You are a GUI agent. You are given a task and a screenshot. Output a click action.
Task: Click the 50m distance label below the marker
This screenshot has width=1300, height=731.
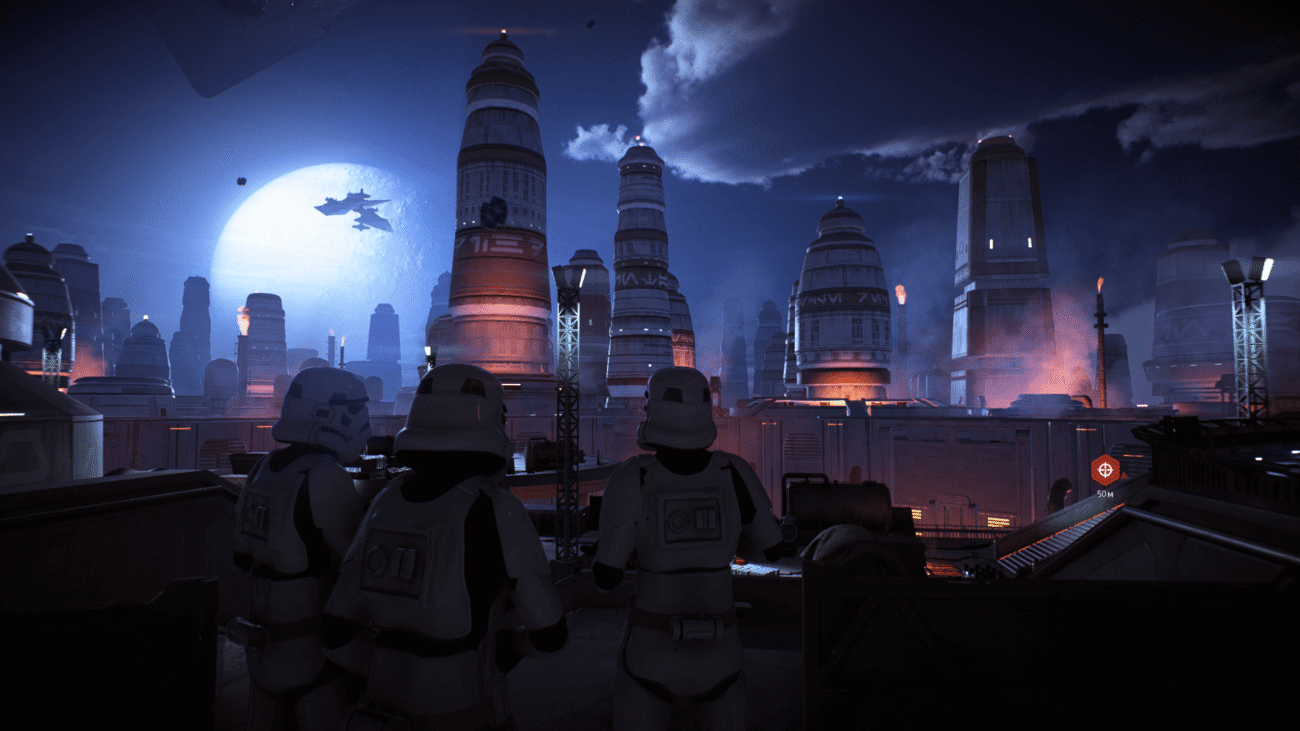pos(1105,494)
